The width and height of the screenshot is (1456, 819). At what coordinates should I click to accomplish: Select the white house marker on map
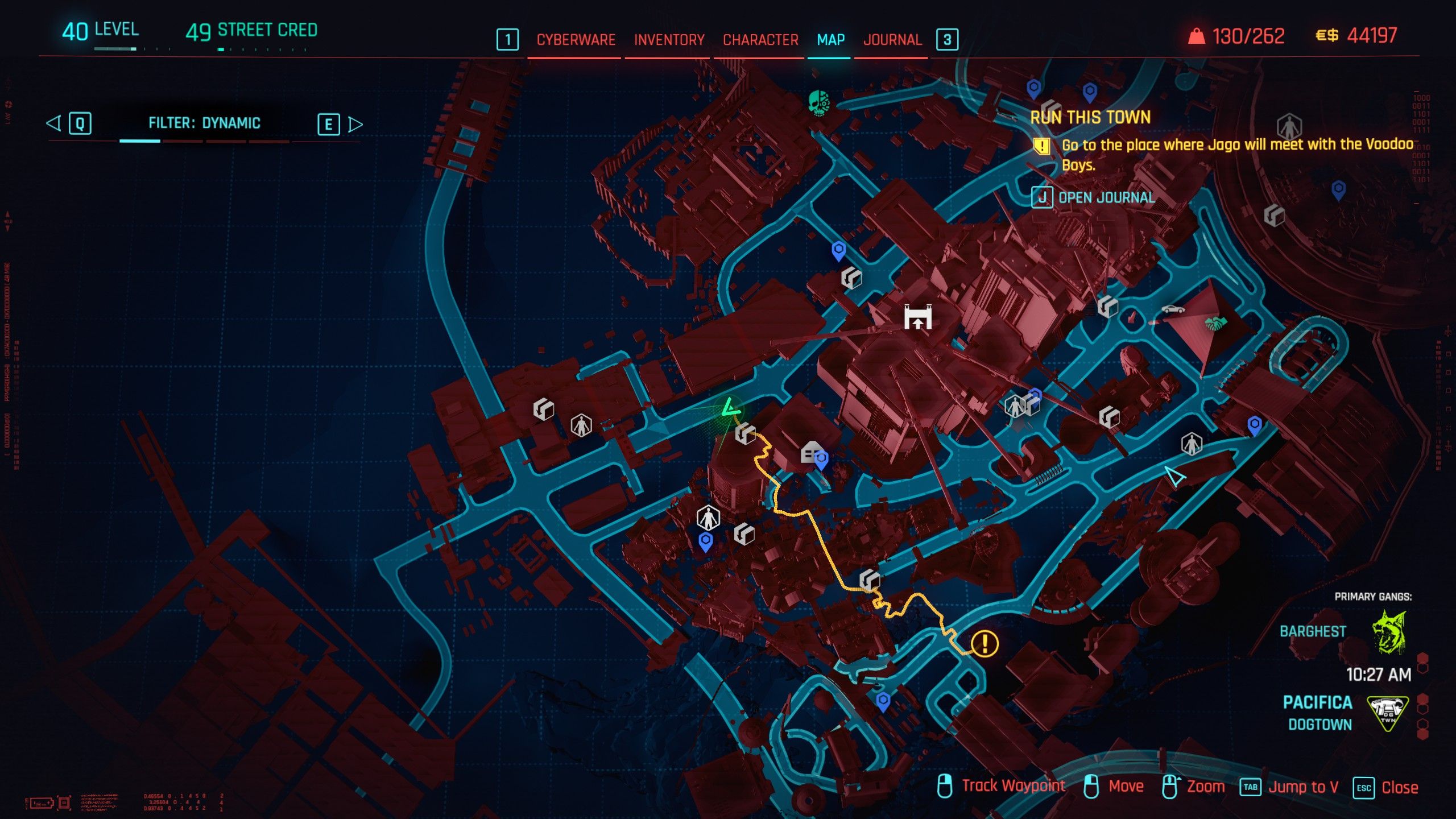(810, 452)
